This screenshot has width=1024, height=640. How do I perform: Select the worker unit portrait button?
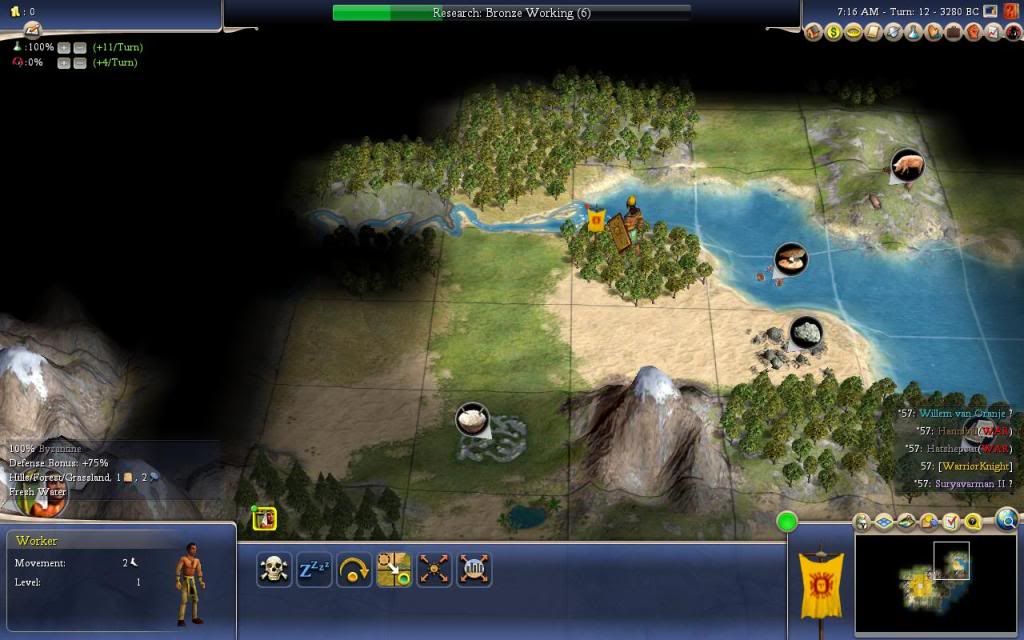tap(264, 519)
